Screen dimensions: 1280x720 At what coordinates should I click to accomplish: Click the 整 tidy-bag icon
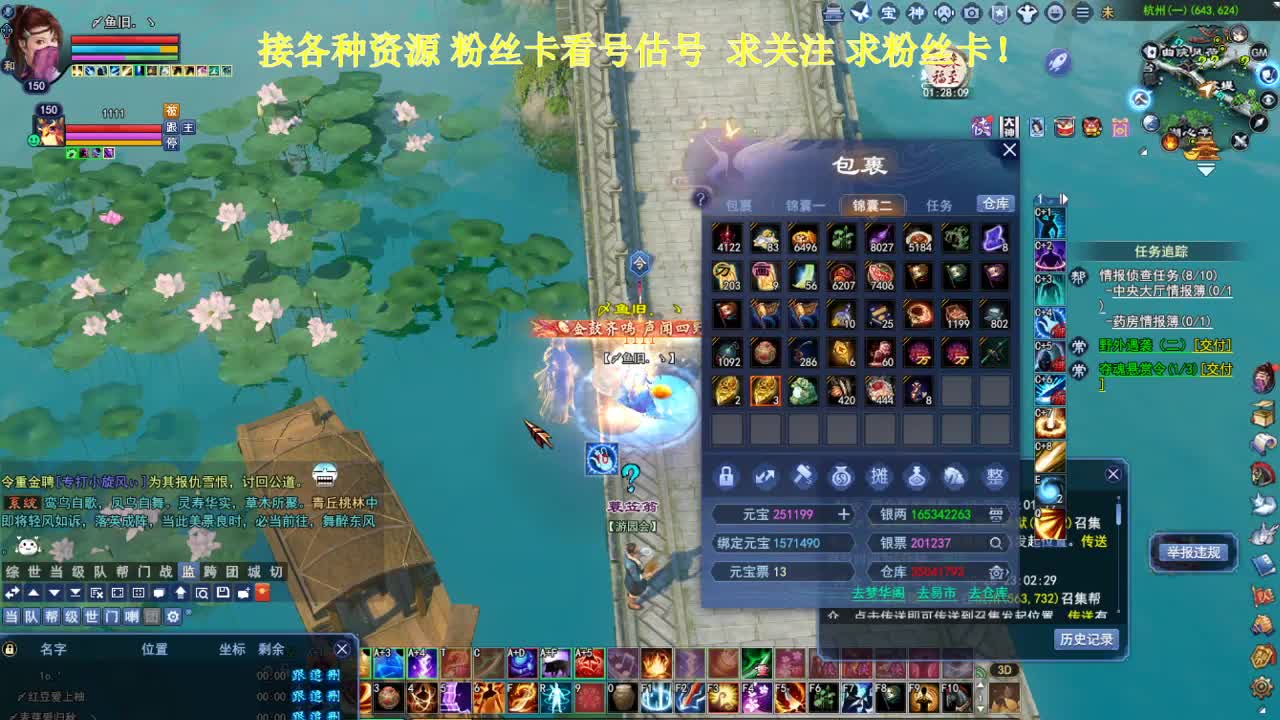point(994,476)
